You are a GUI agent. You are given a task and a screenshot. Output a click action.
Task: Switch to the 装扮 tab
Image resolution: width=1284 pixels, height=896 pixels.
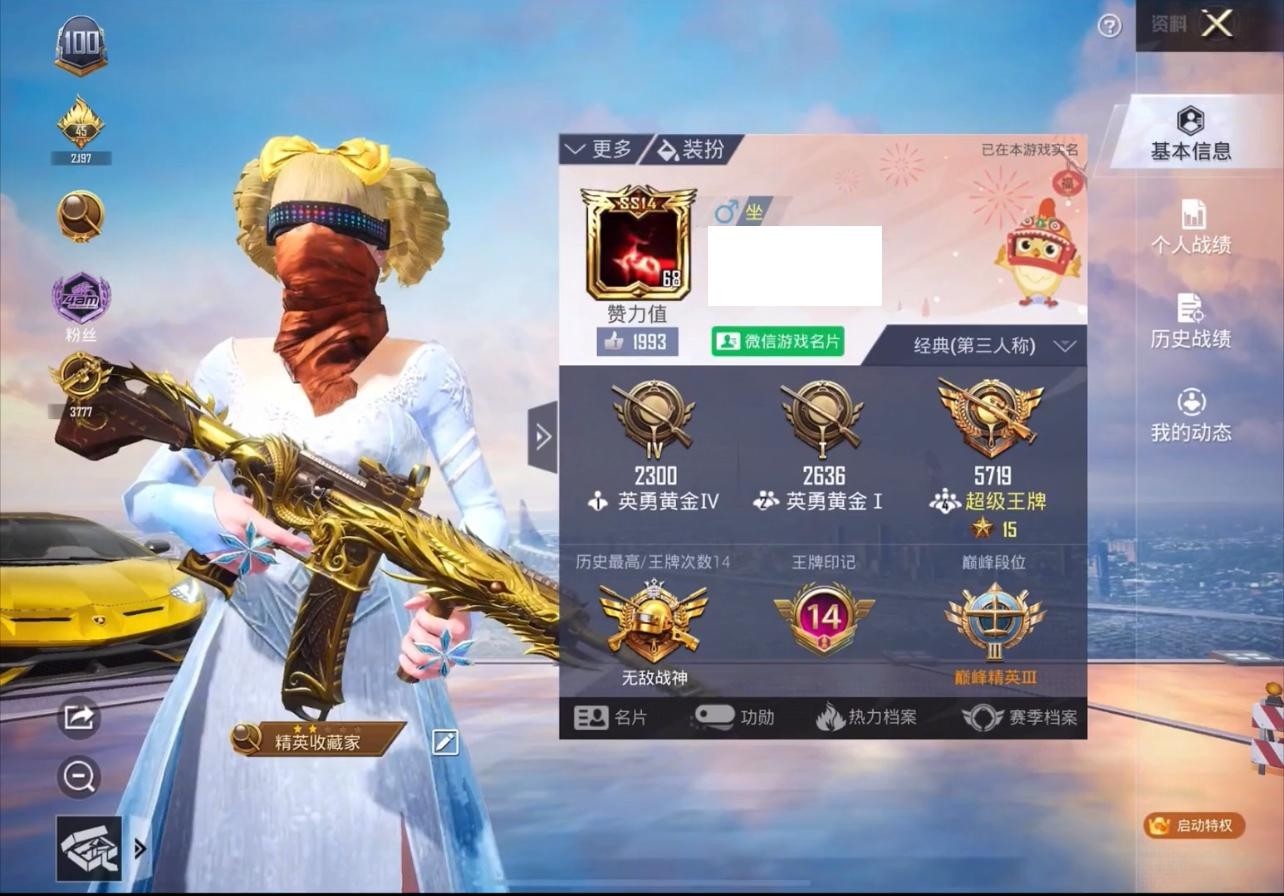click(x=690, y=150)
